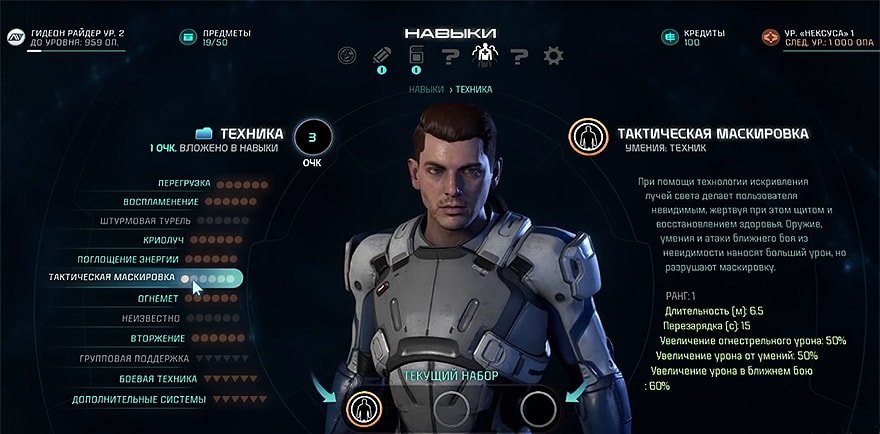Screen dimensions: 880x434
Task: Switch to the pencil icon tab
Action: pos(381,56)
